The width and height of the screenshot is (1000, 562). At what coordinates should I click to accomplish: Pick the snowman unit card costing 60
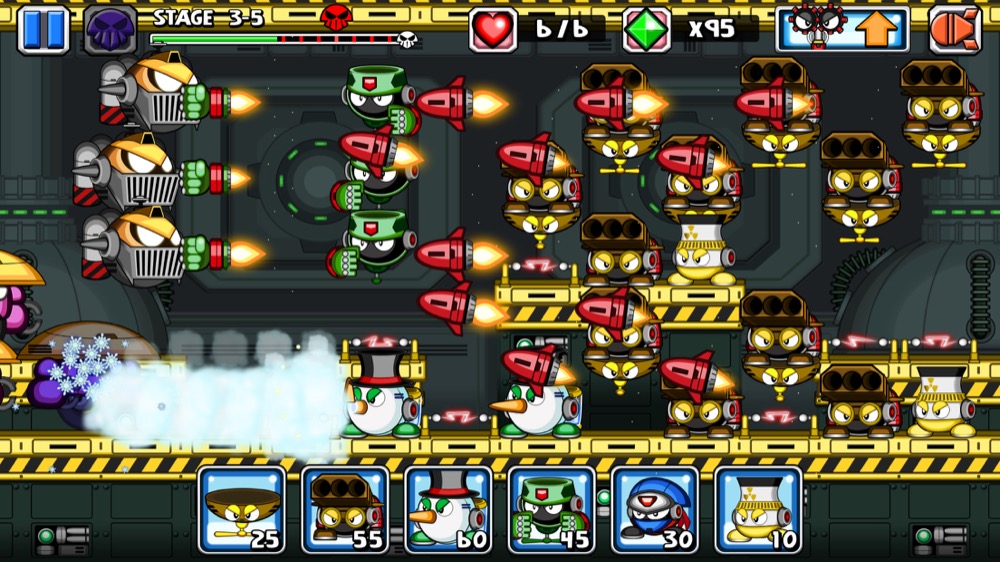[x=448, y=509]
